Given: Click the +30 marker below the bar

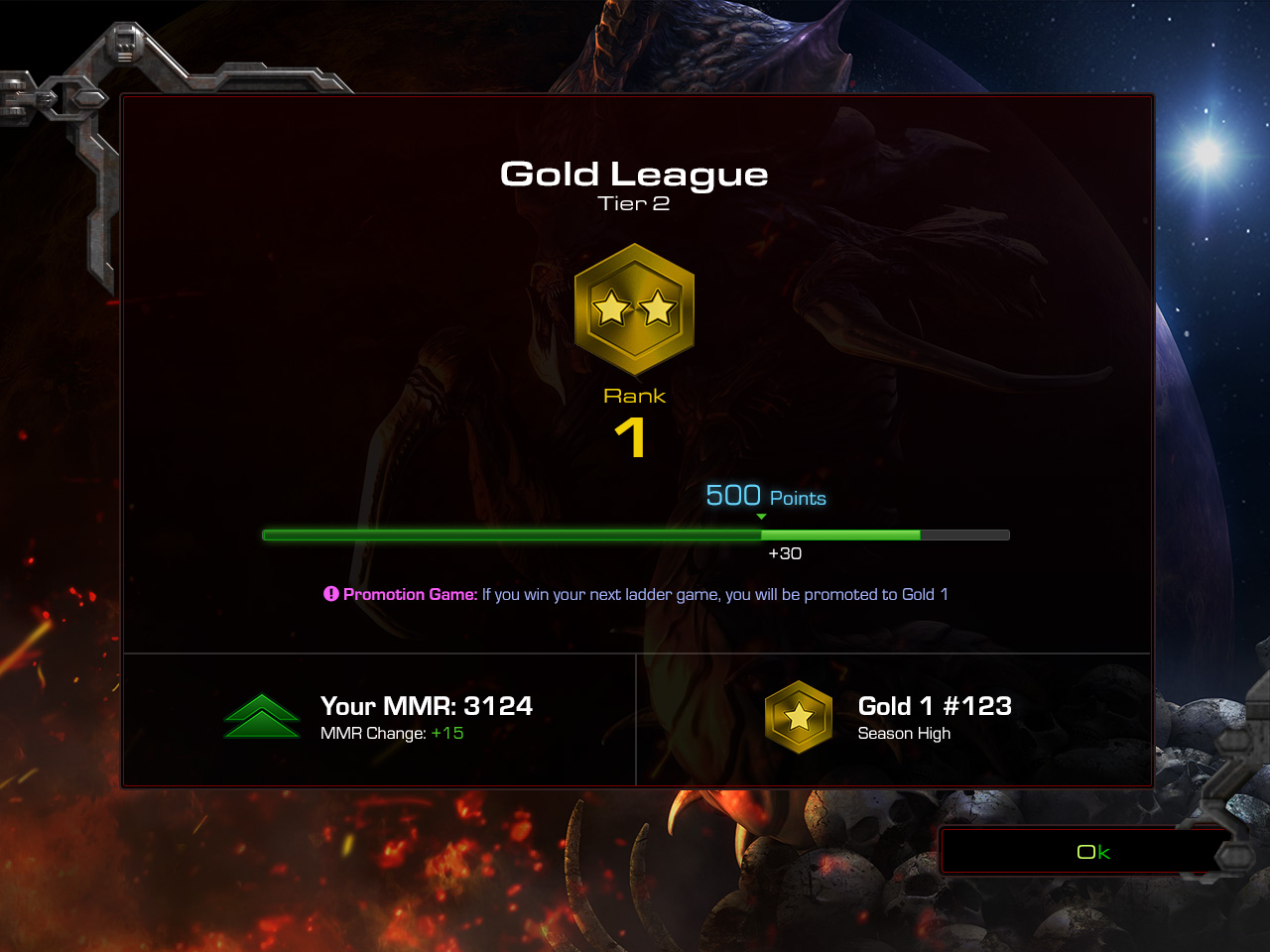Looking at the screenshot, I should (786, 553).
